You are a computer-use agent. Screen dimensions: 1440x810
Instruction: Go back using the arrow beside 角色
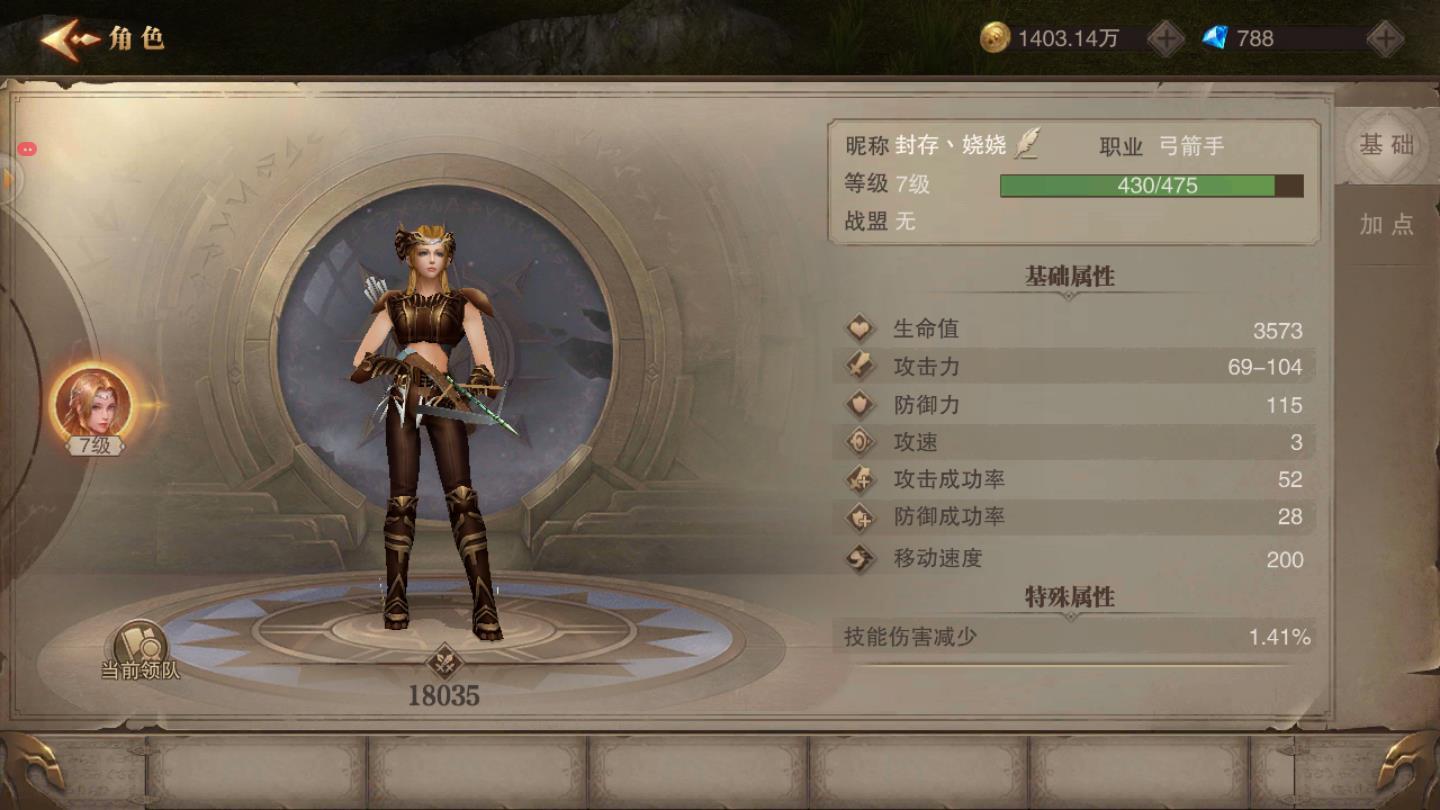70,40
